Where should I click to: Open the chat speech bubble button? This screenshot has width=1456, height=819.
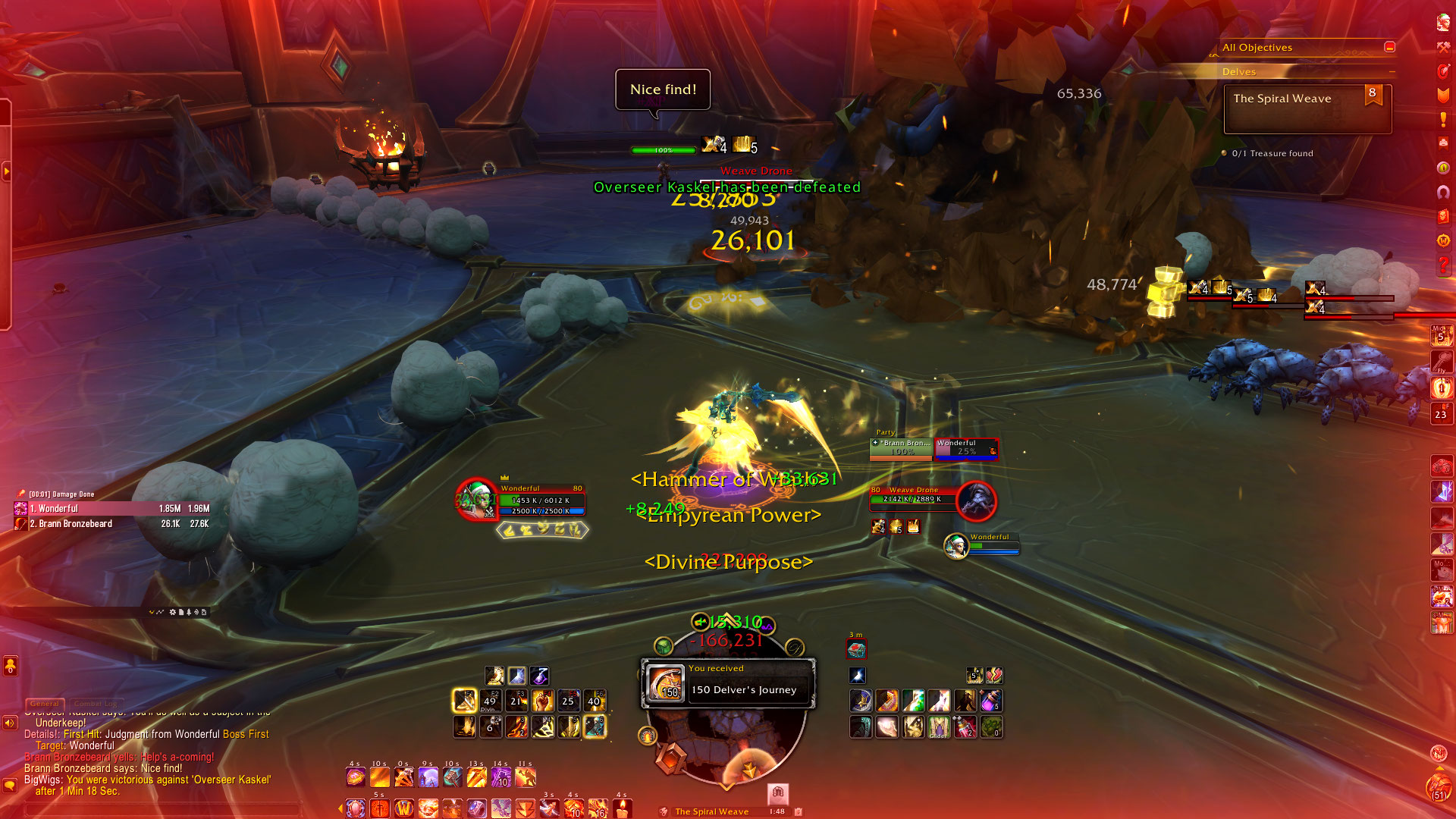tap(10, 785)
